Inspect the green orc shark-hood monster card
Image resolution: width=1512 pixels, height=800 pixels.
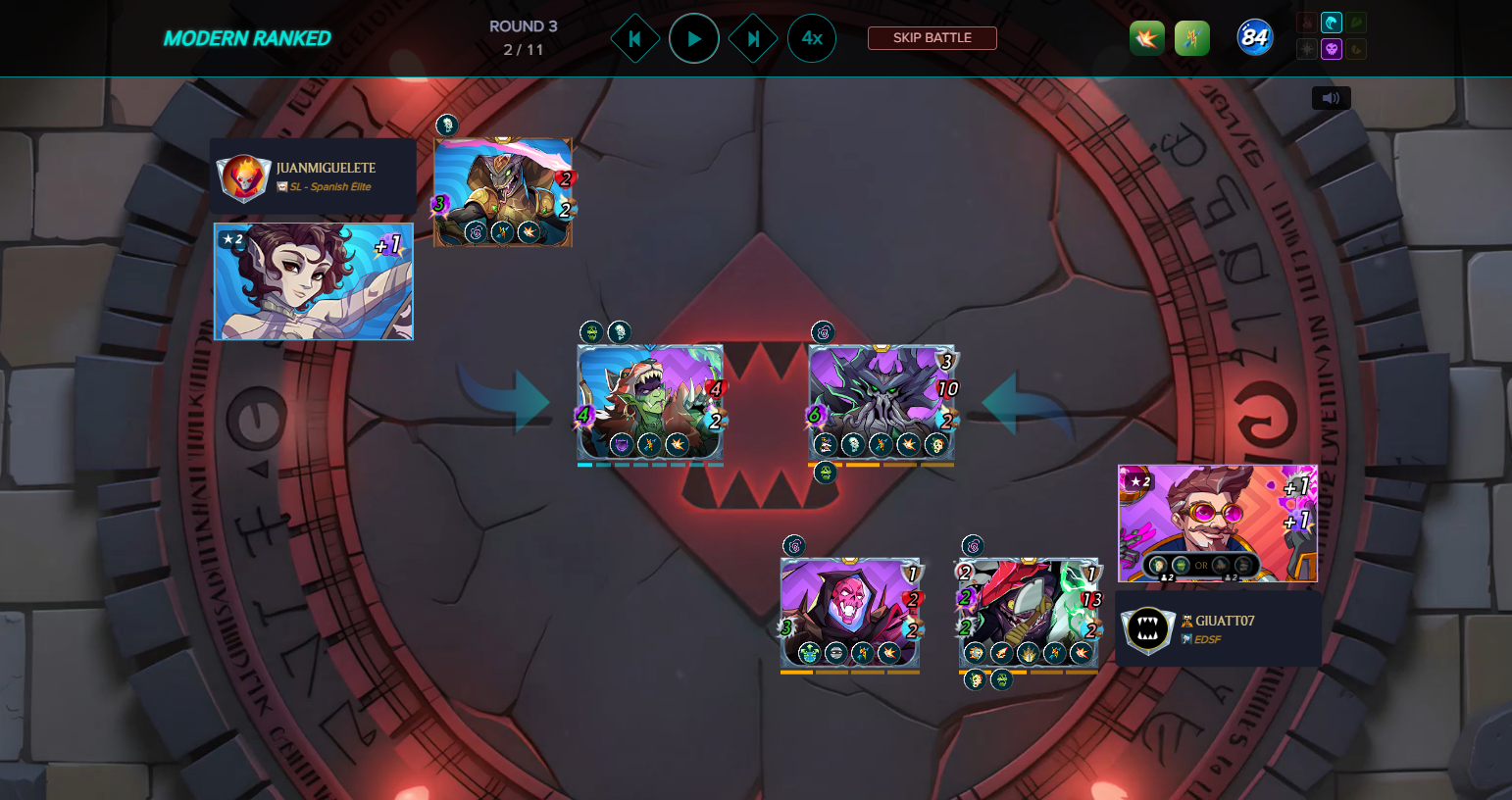650,402
